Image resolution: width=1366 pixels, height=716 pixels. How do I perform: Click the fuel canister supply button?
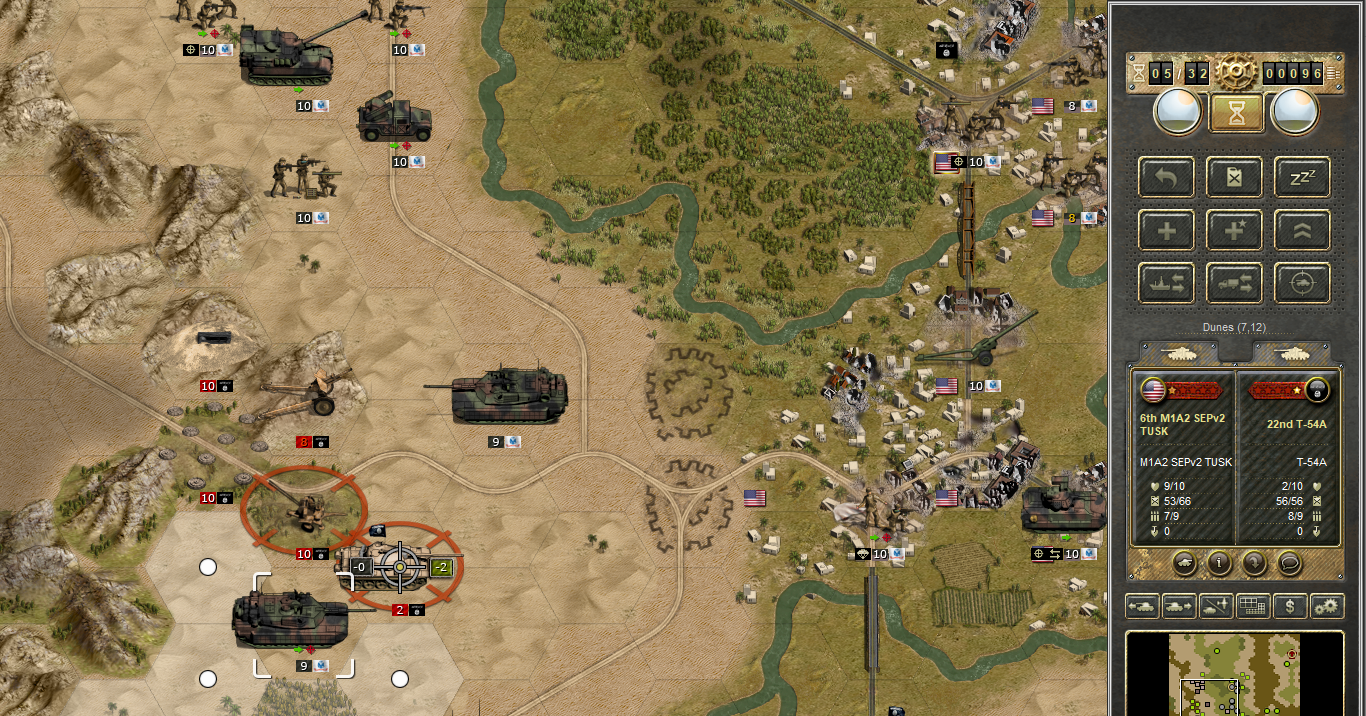click(x=1235, y=177)
